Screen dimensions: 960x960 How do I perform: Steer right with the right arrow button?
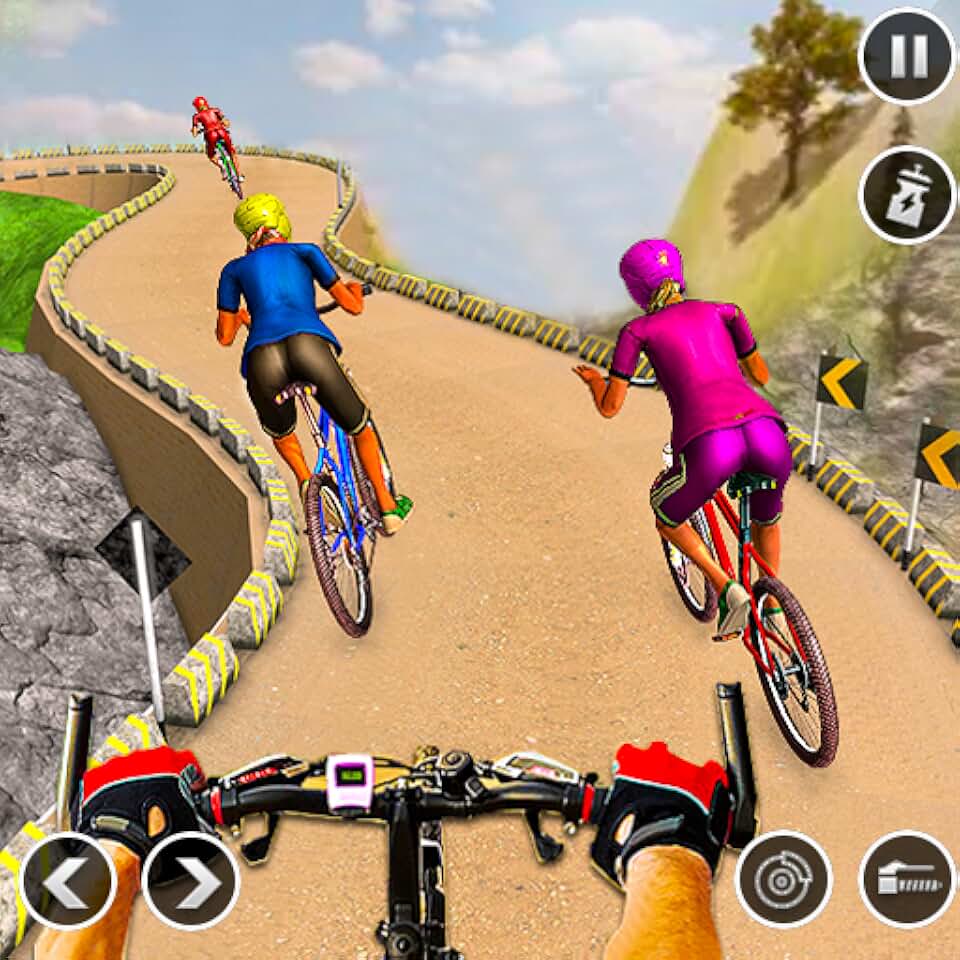pos(191,881)
